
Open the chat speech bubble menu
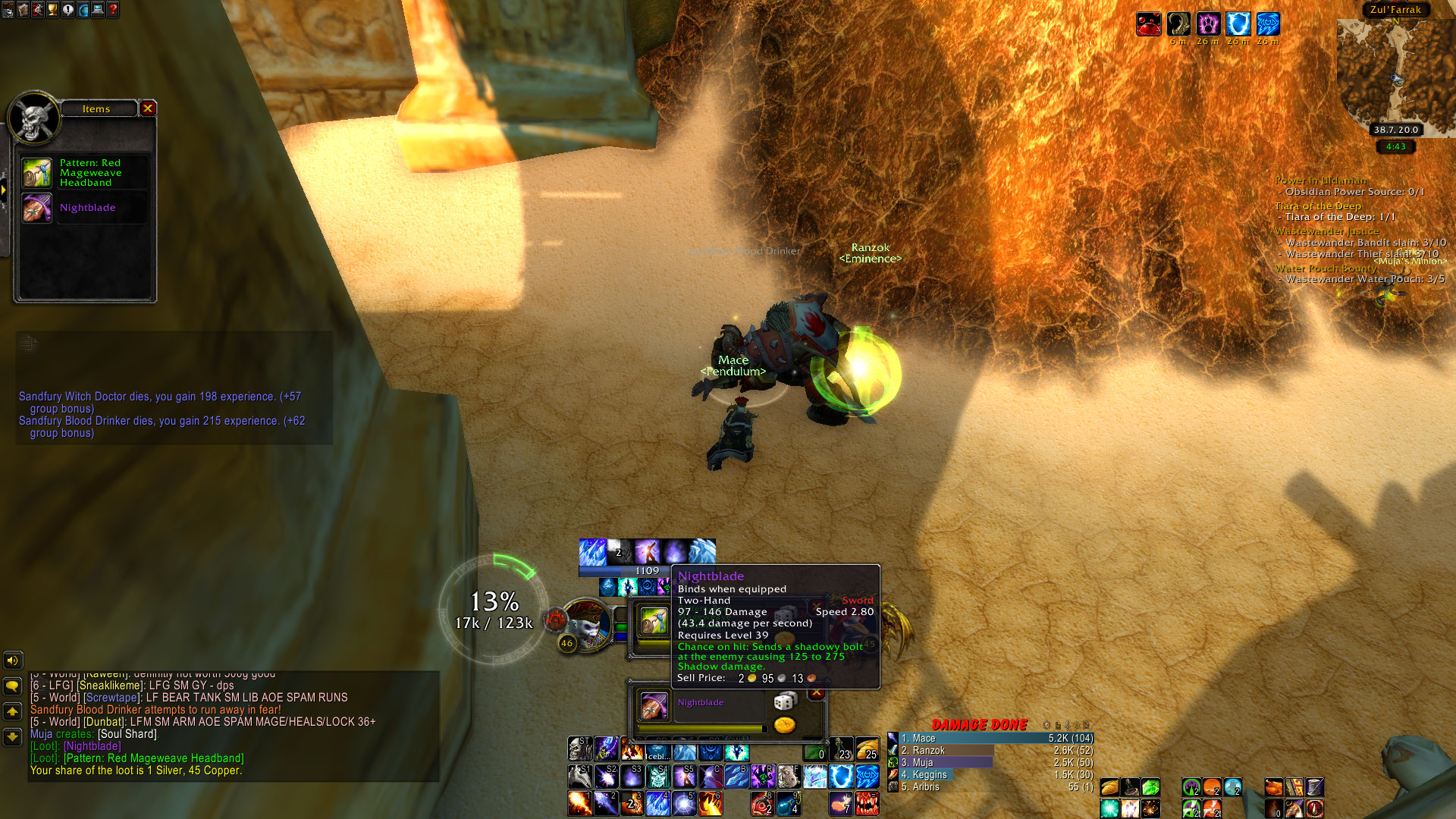point(12,686)
